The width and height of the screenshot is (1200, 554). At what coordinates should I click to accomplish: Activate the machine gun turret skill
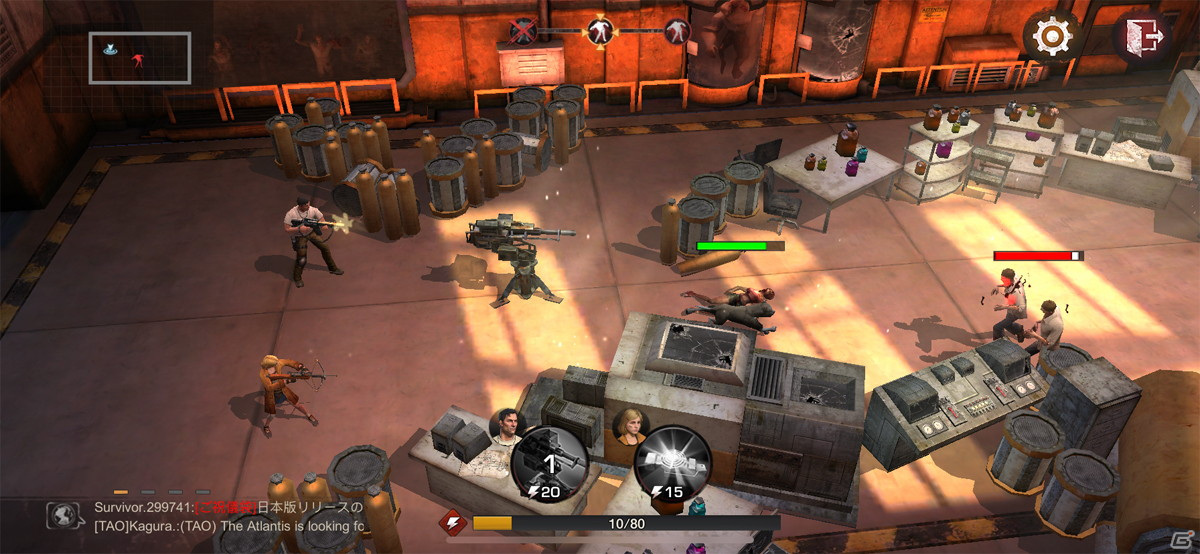548,463
